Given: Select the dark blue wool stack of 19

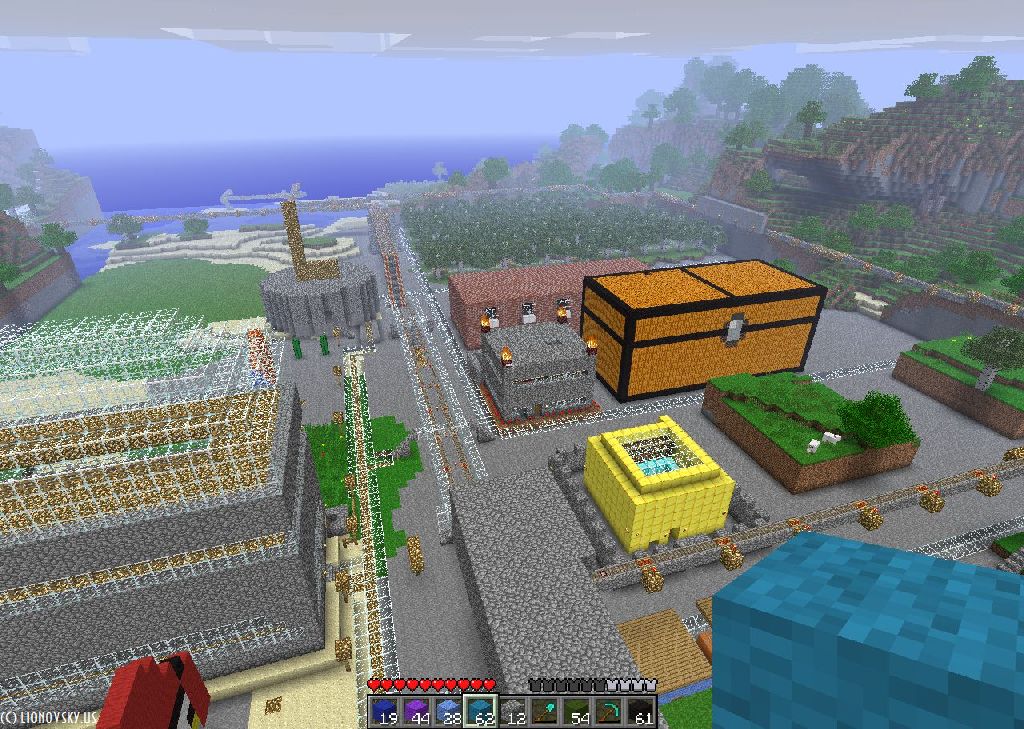Looking at the screenshot, I should (x=385, y=711).
